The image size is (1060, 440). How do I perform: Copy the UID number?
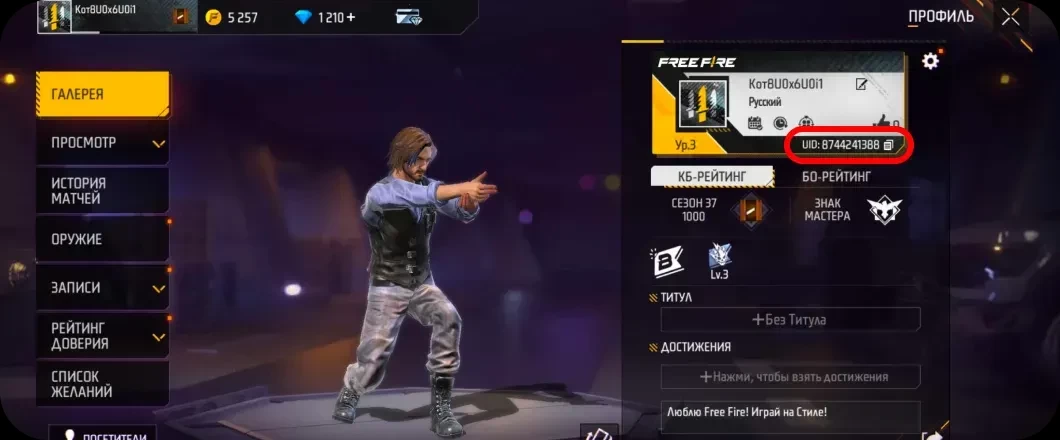pyautogui.click(x=888, y=145)
